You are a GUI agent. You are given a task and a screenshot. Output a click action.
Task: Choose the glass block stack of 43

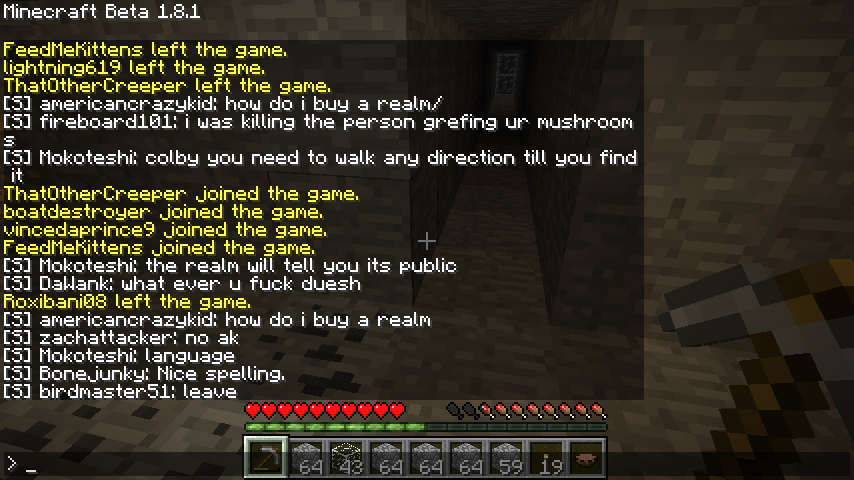pyautogui.click(x=345, y=458)
